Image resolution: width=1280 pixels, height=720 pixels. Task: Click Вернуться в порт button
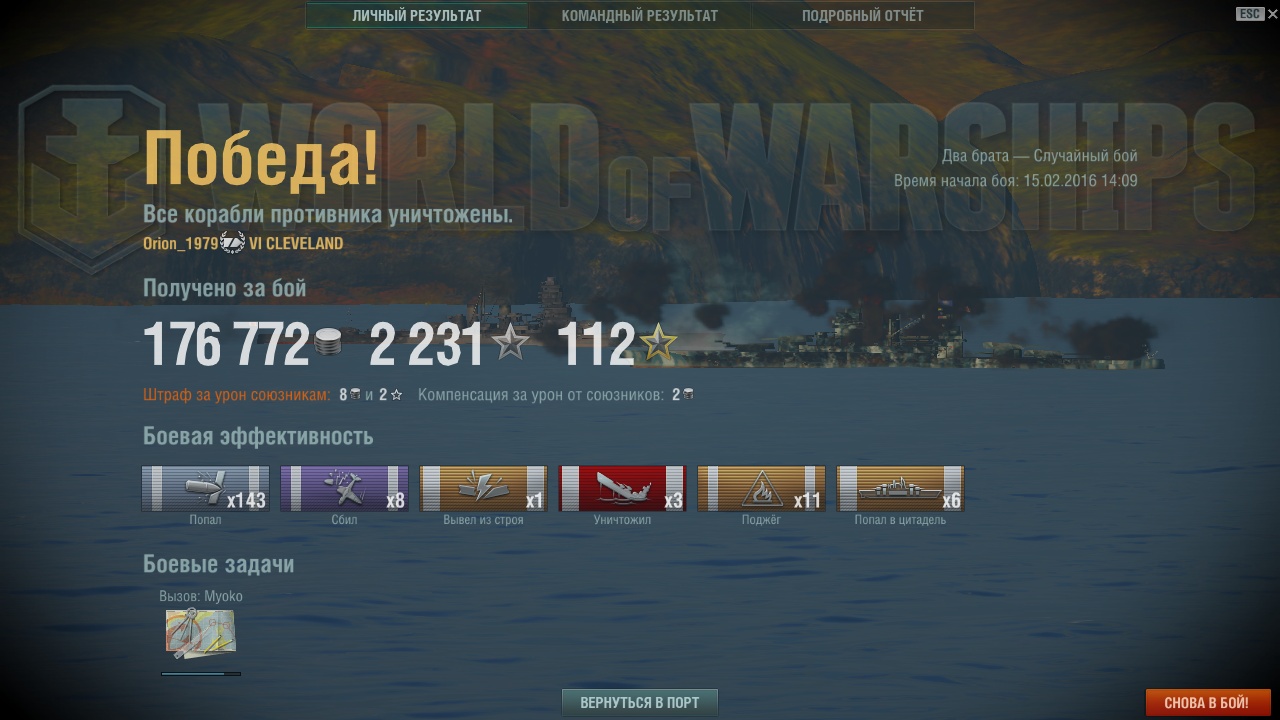point(640,702)
